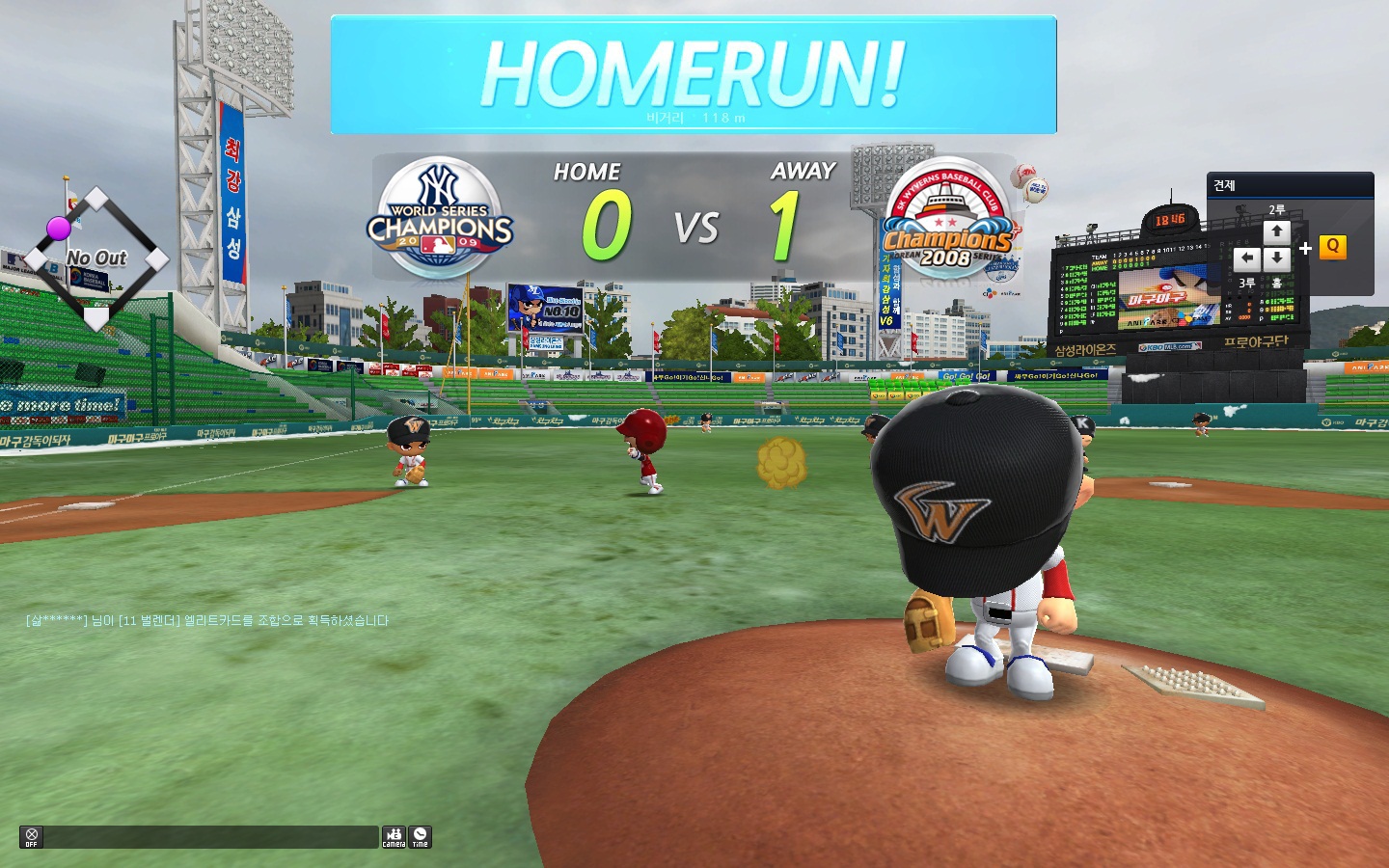Open the Camera view options

pyautogui.click(x=394, y=837)
